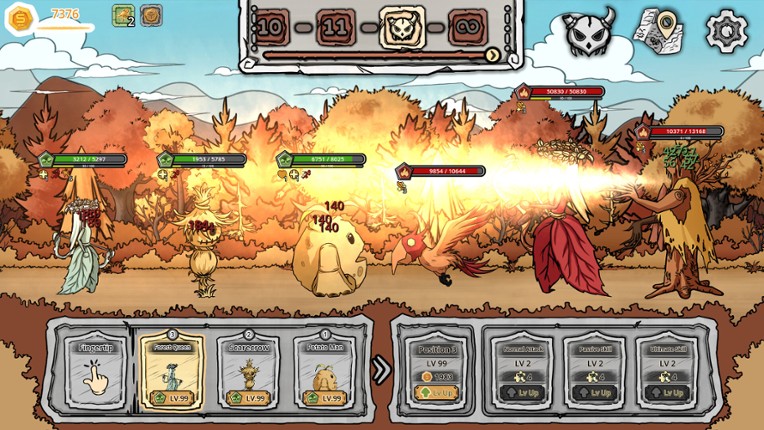Open the world map icon
764x430 pixels.
[x=658, y=31]
